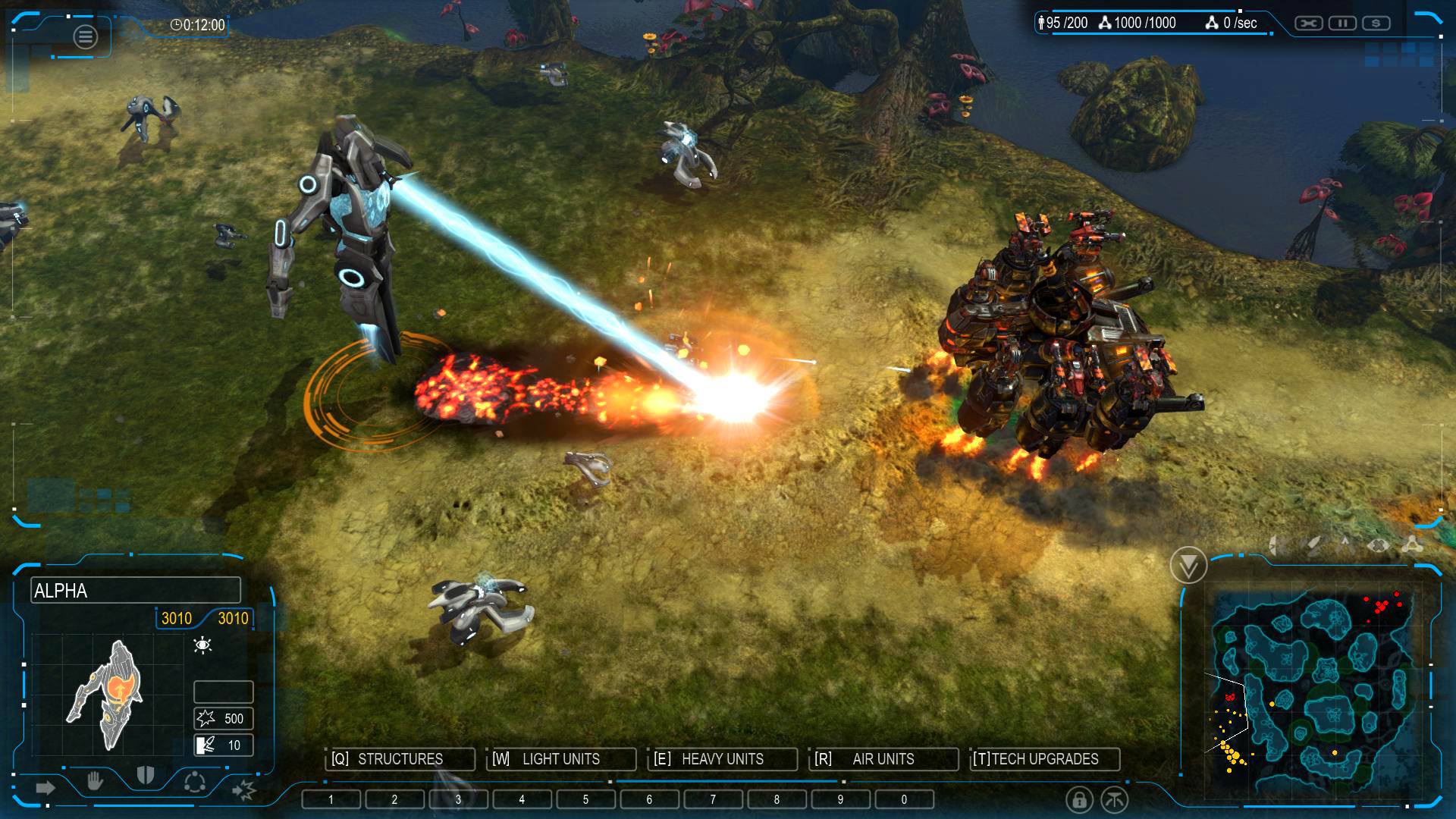The height and width of the screenshot is (819, 1456).
Task: Activate the stop command hand icon
Action: pyautogui.click(x=95, y=780)
